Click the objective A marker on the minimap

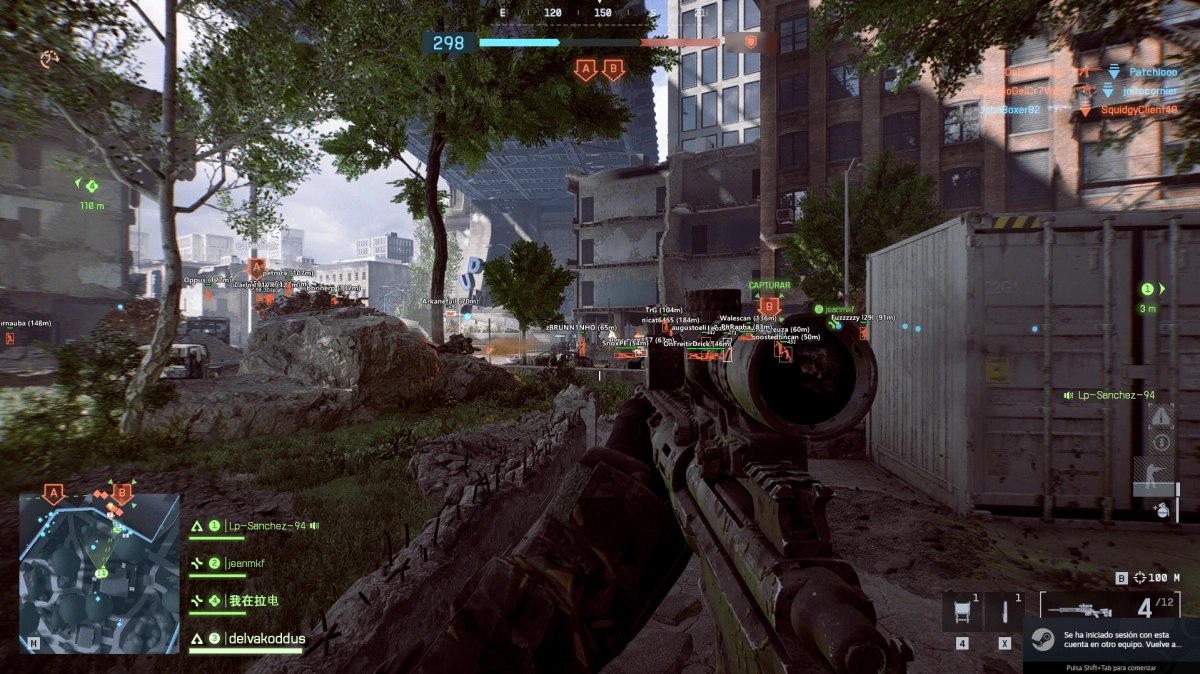pyautogui.click(x=54, y=493)
